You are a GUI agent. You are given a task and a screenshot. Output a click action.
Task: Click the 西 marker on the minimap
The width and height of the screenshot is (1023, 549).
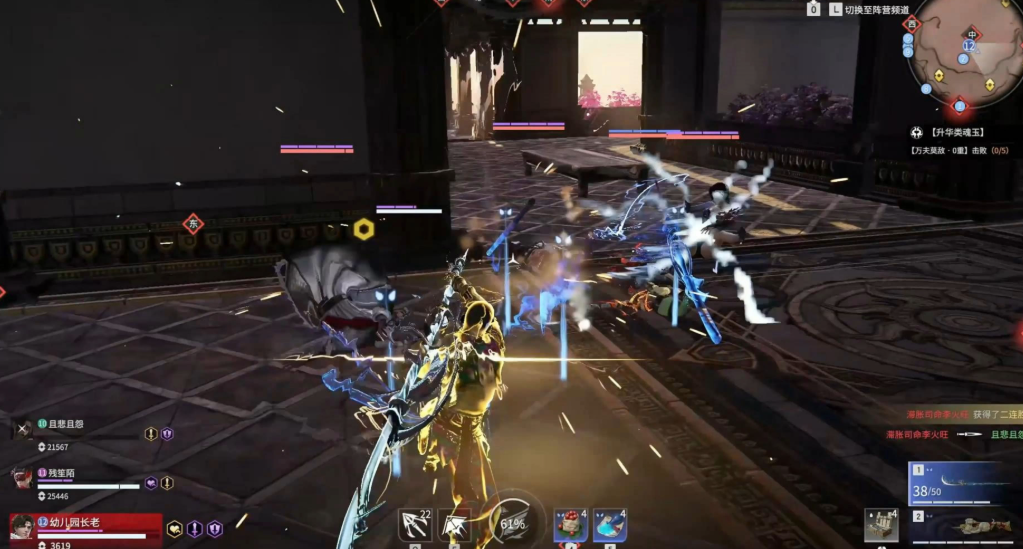910,24
